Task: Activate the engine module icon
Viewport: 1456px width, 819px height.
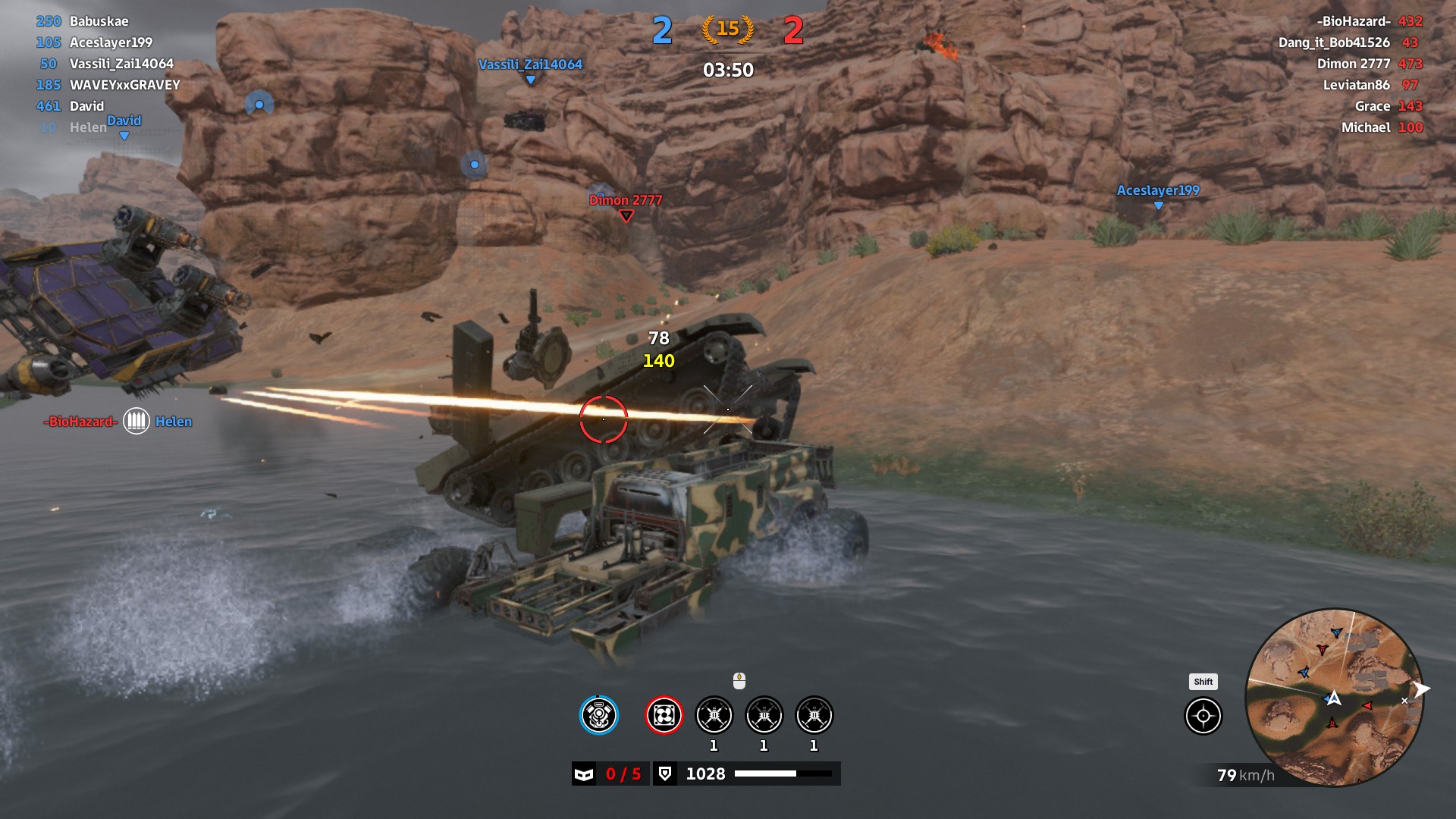Action: pos(599,715)
